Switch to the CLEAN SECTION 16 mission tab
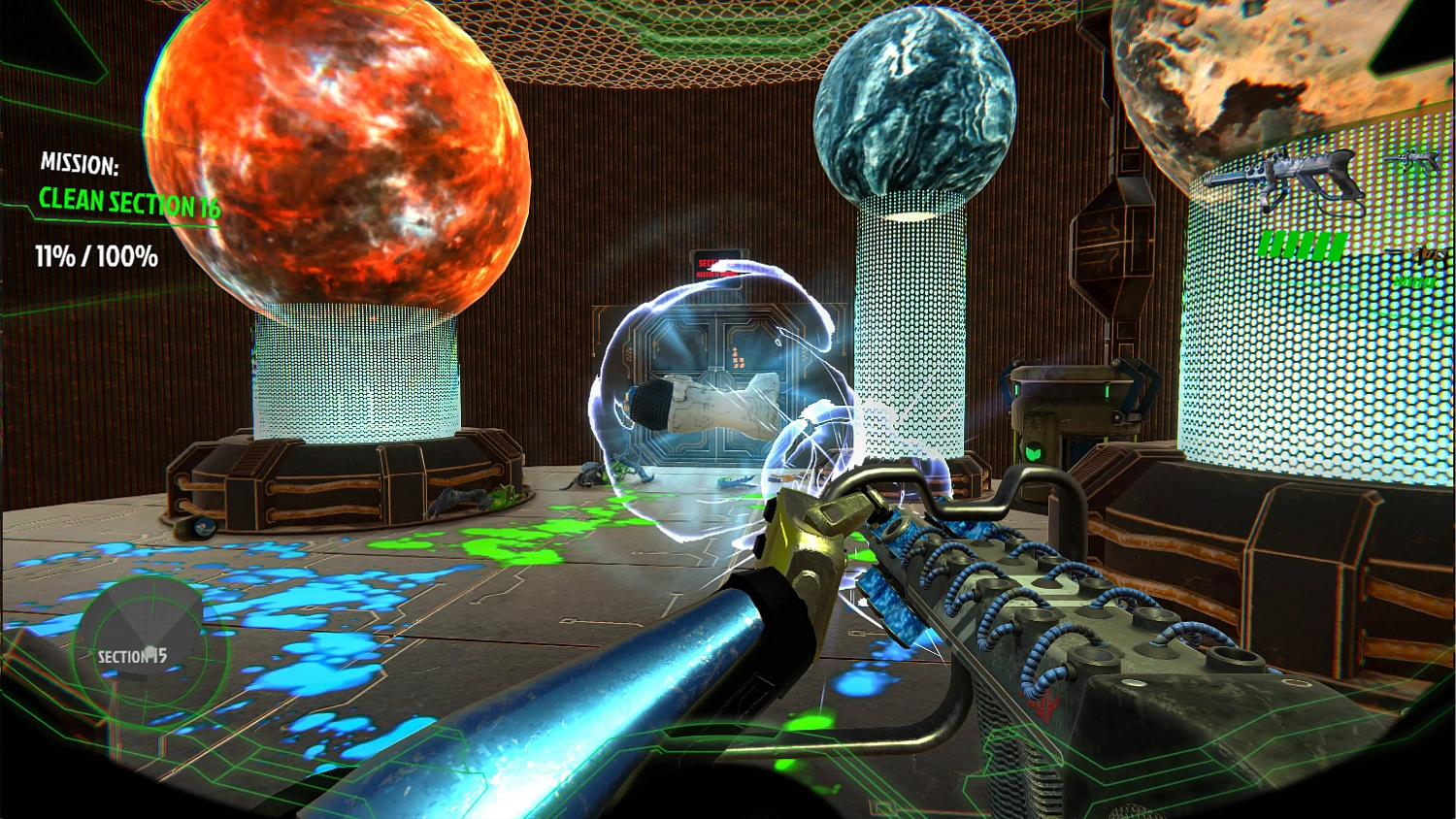The image size is (1456, 819). point(129,202)
